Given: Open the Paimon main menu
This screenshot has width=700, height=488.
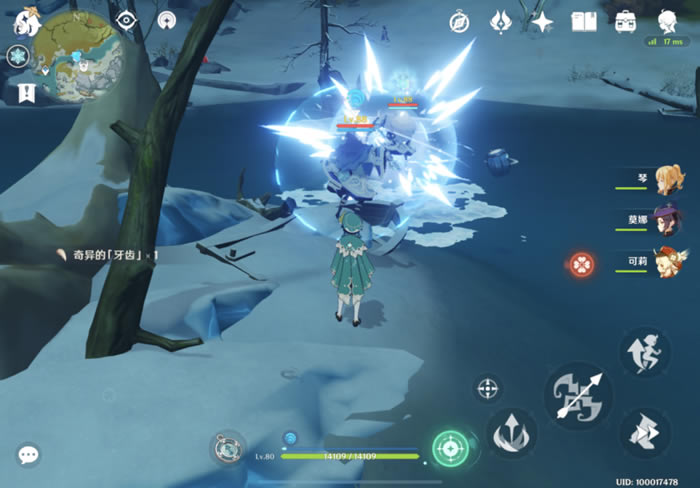Looking at the screenshot, I should 24,22.
